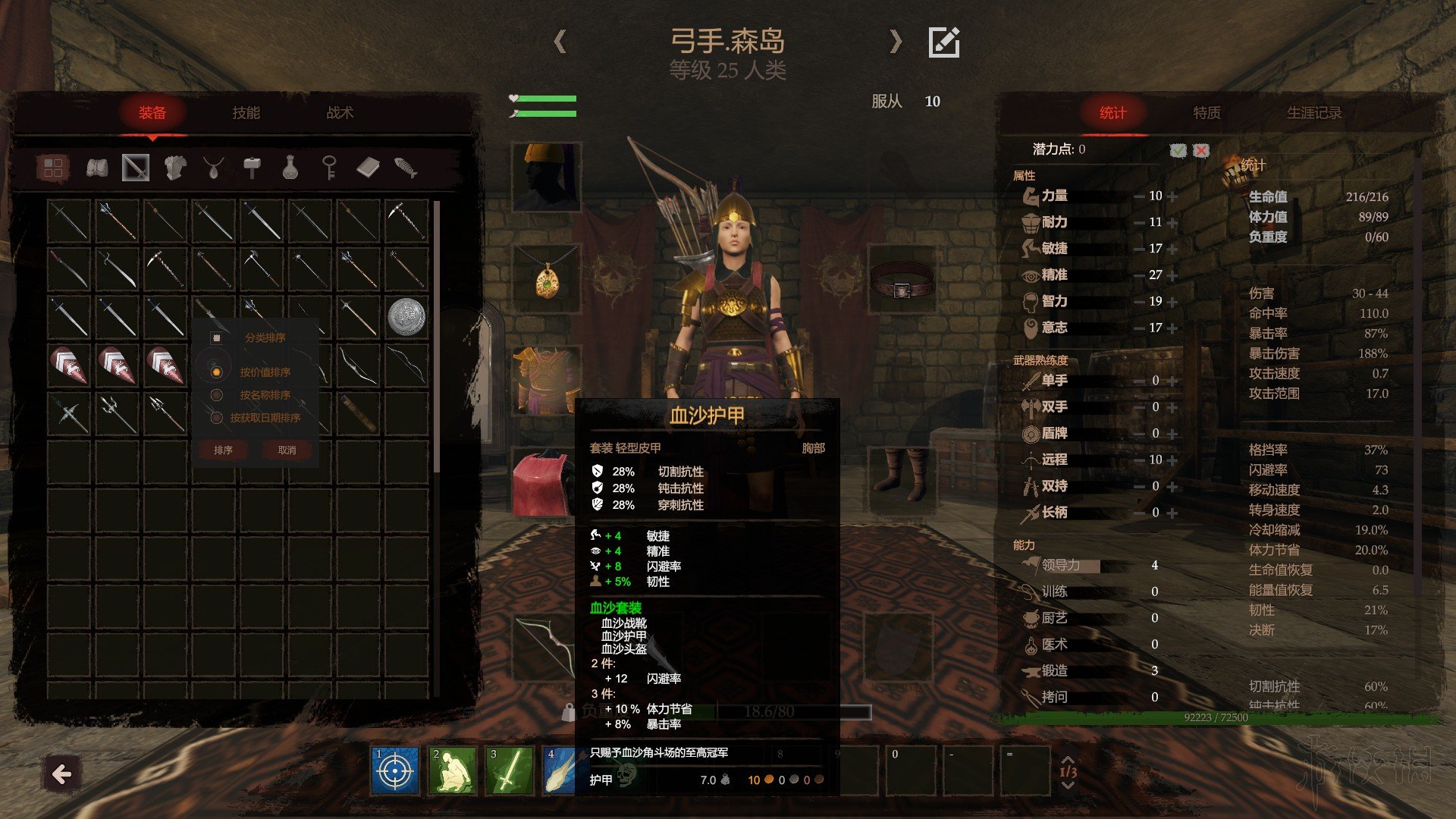Go to the previous character arrow

point(560,41)
